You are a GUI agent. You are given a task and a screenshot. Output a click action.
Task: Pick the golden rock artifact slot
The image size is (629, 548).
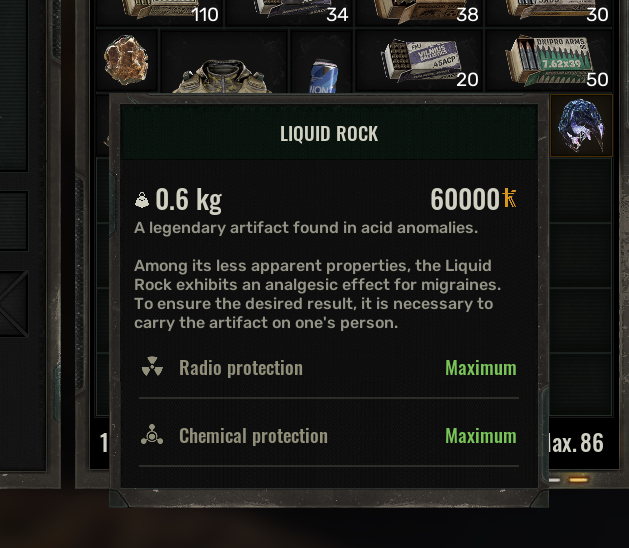point(127,60)
